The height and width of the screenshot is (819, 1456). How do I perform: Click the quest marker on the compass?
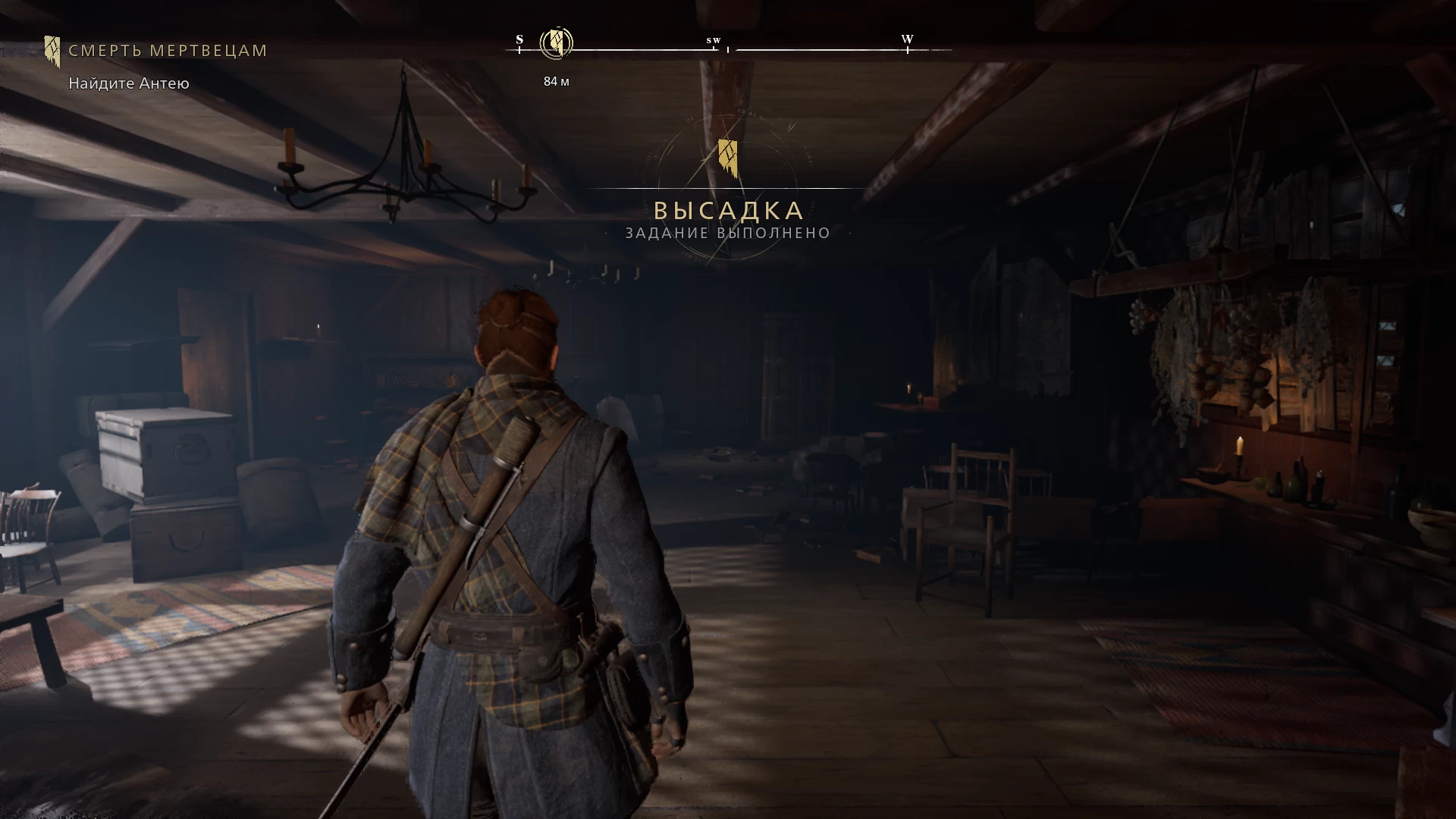[556, 42]
